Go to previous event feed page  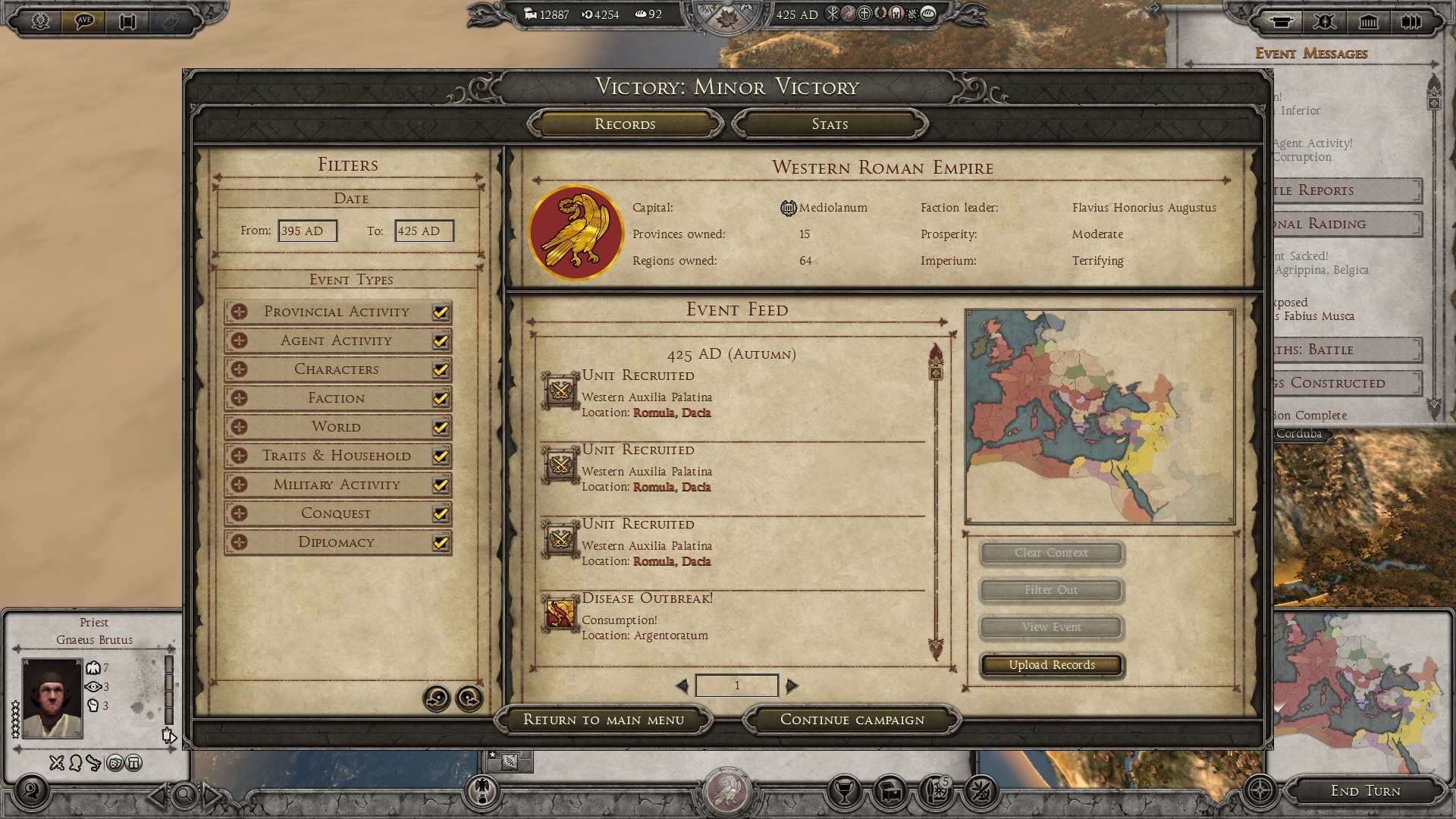(x=682, y=686)
